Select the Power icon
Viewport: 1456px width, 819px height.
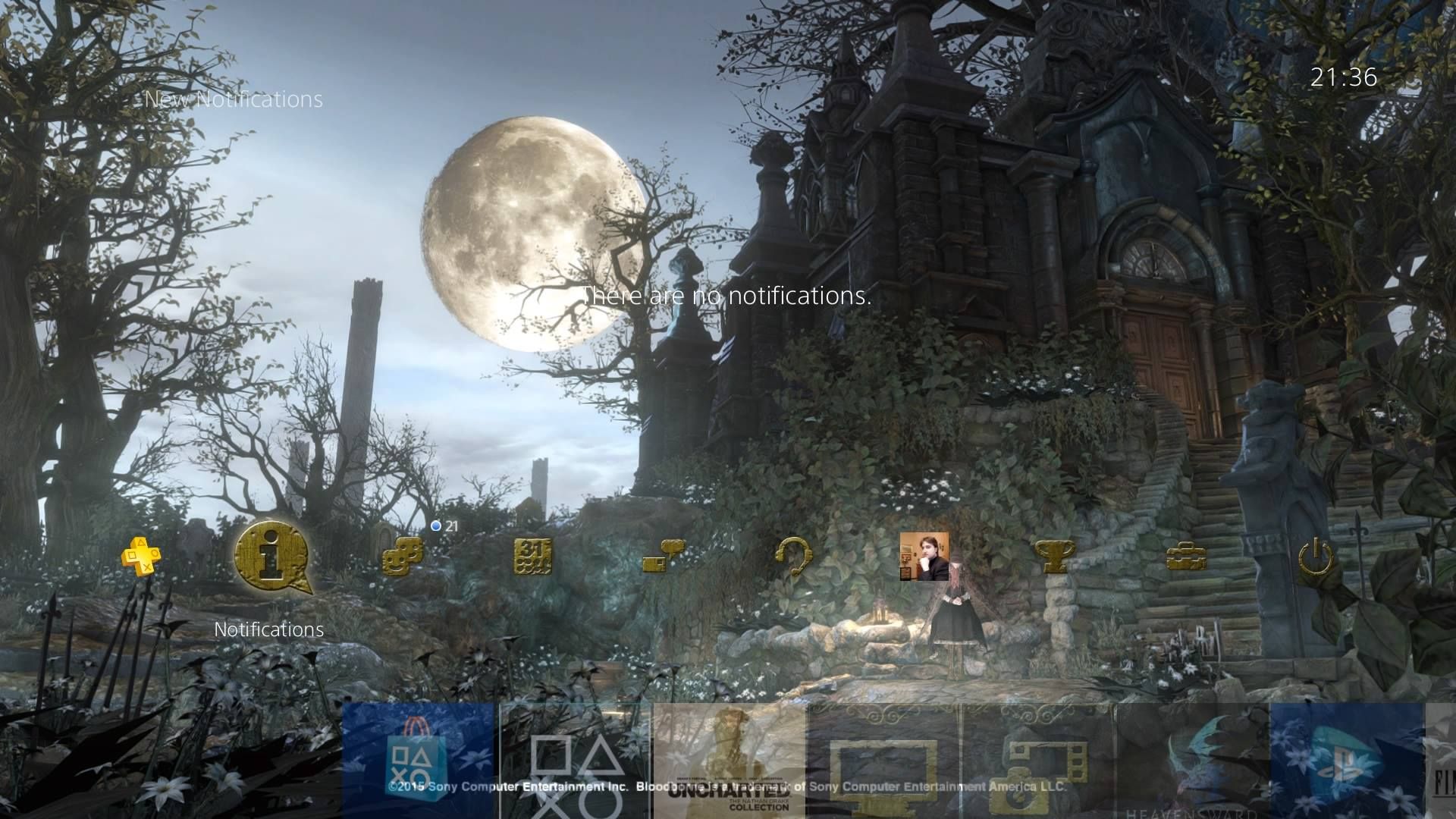click(1316, 557)
